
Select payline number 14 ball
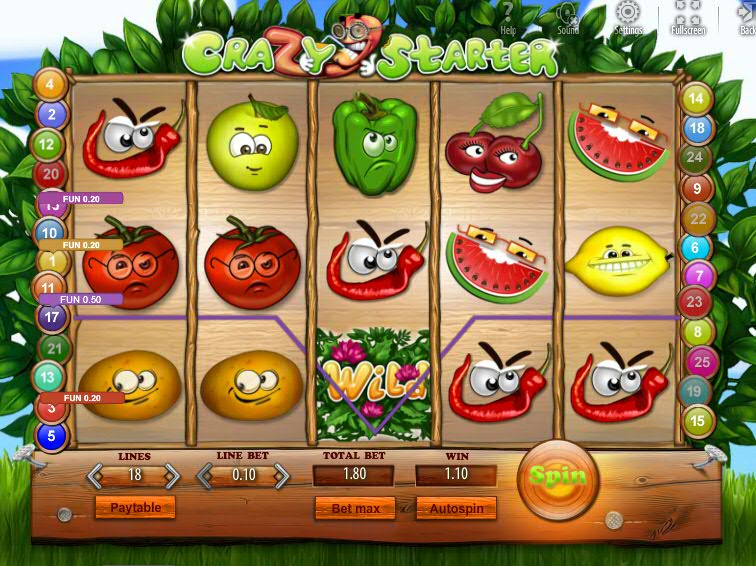695,99
